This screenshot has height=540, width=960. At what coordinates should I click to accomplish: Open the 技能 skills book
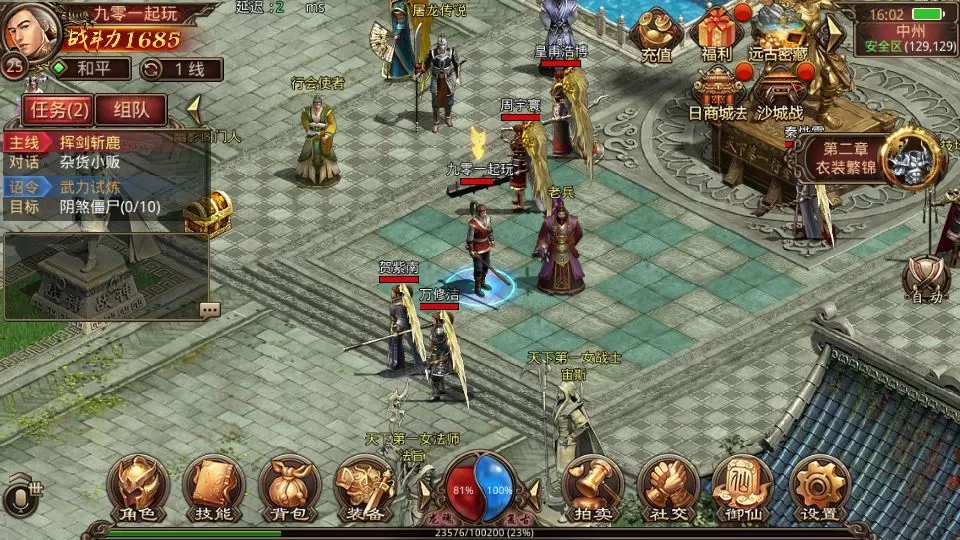[213, 489]
